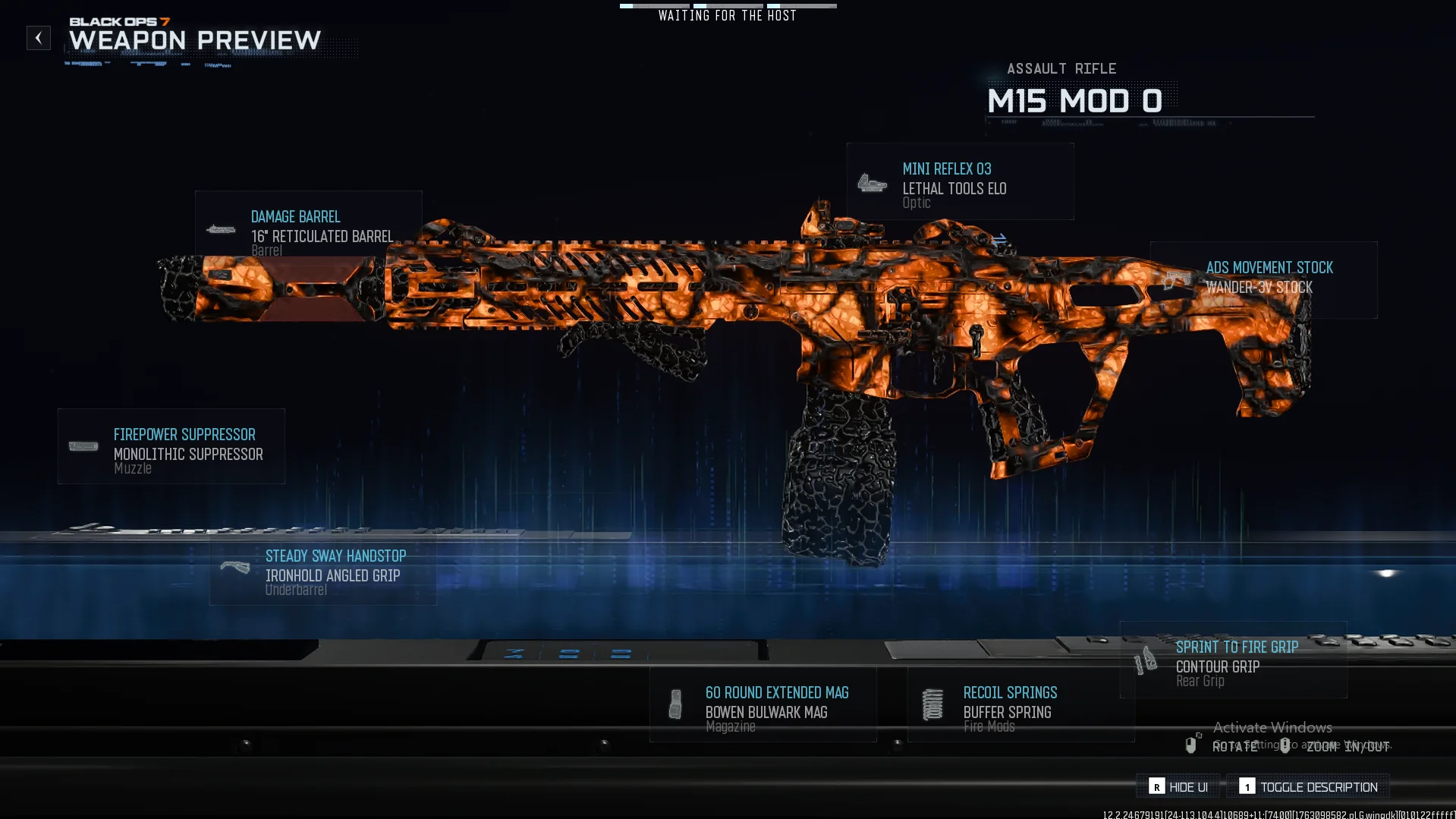
Task: Click the Hide UI button
Action: (1178, 787)
